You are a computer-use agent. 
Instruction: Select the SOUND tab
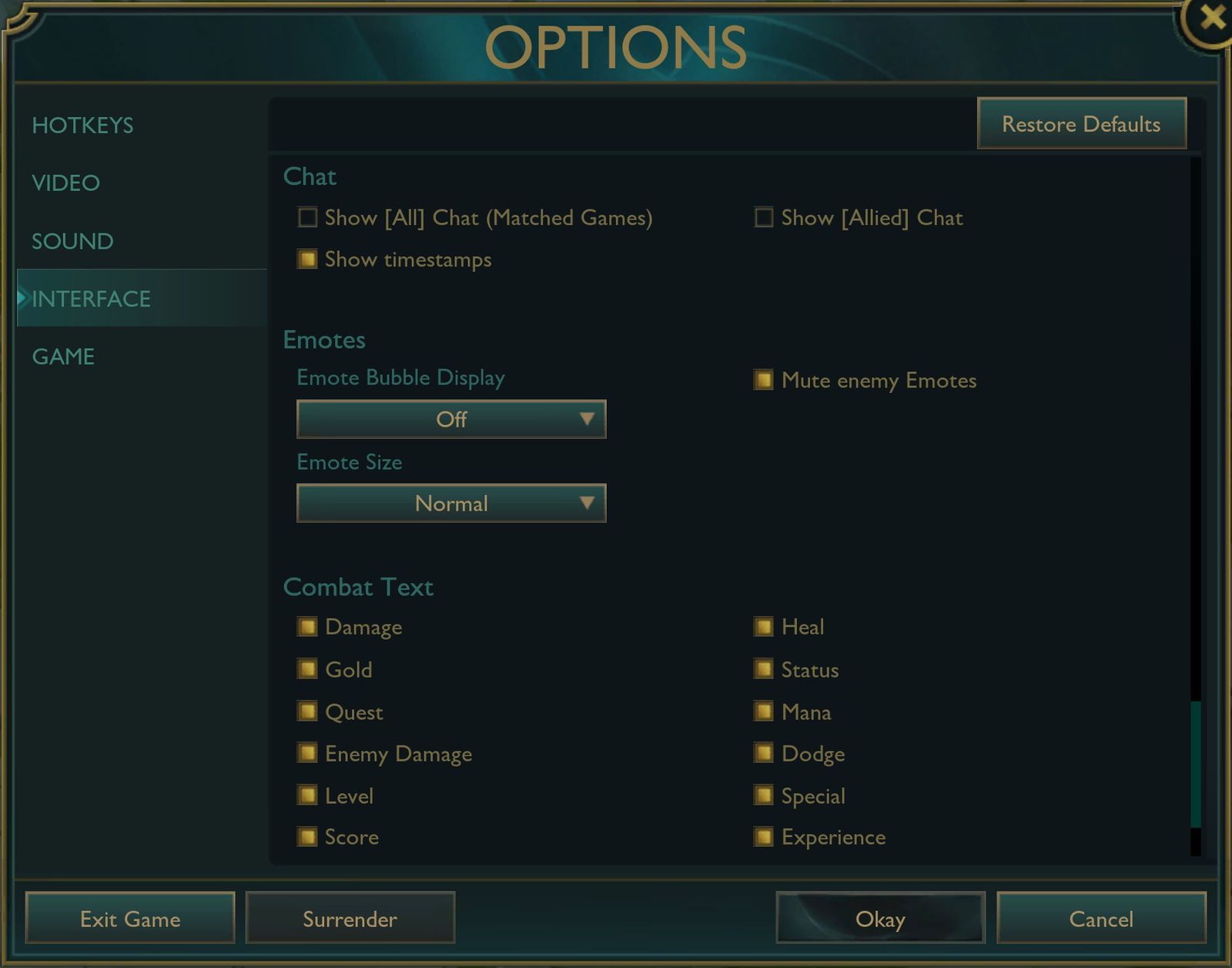pyautogui.click(x=71, y=241)
